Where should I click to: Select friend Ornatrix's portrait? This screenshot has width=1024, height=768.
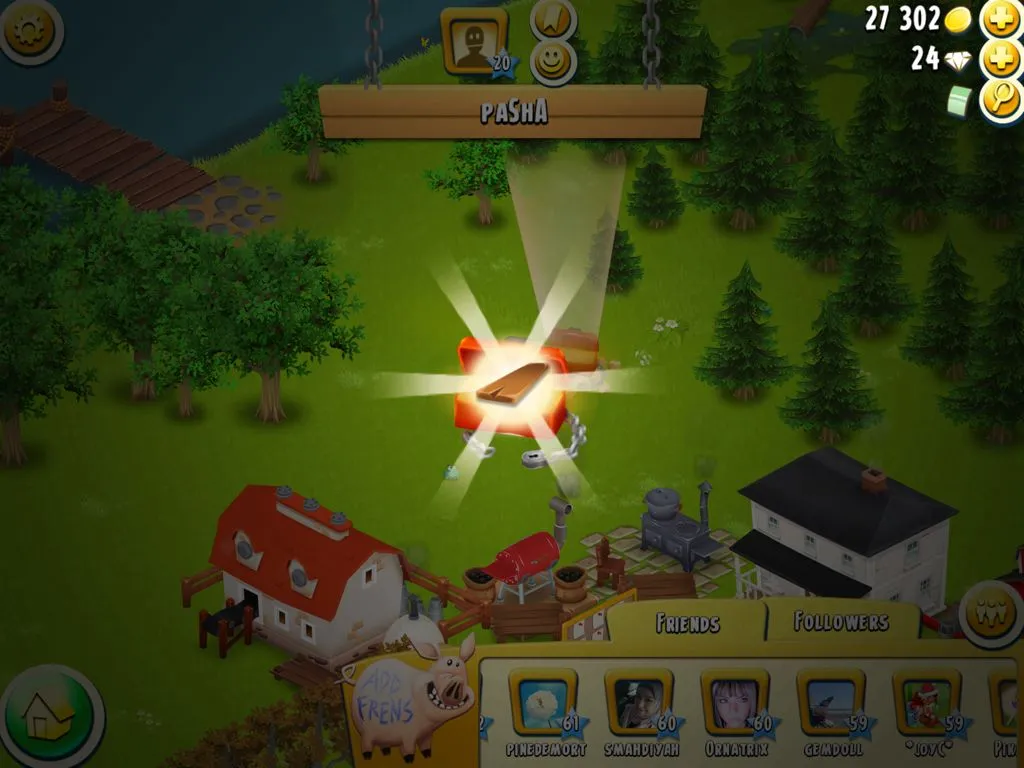[x=734, y=702]
